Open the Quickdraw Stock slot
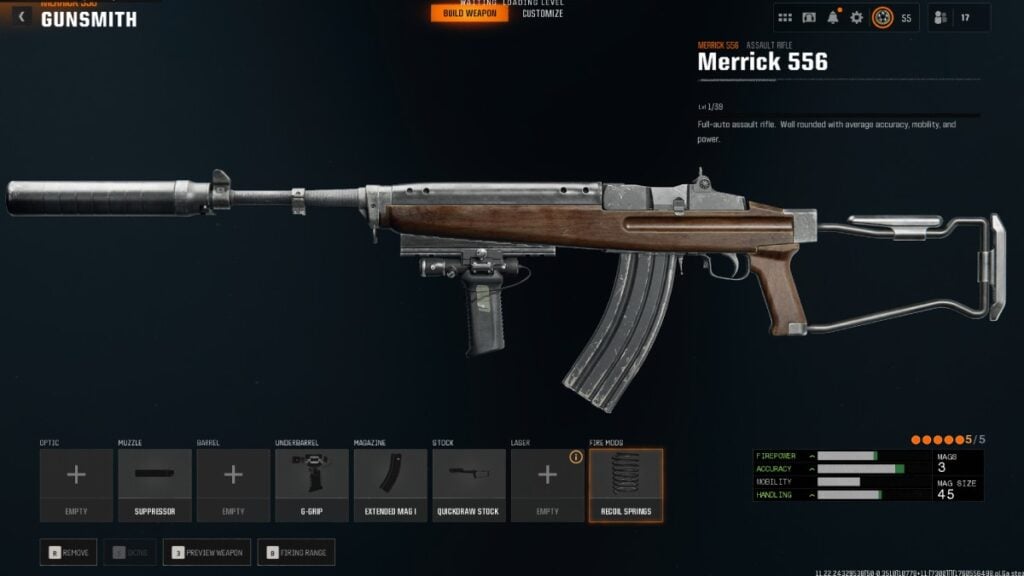 (469, 485)
